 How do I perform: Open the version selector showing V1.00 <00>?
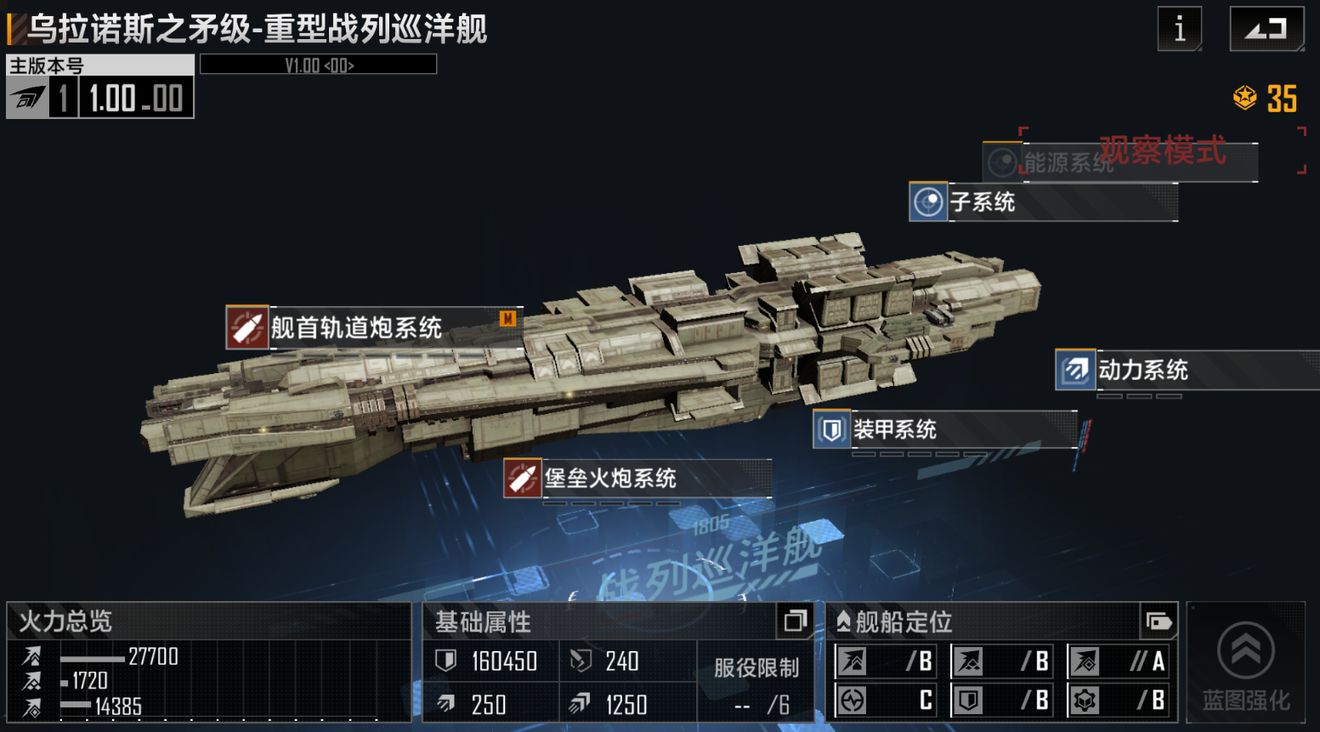tap(317, 64)
